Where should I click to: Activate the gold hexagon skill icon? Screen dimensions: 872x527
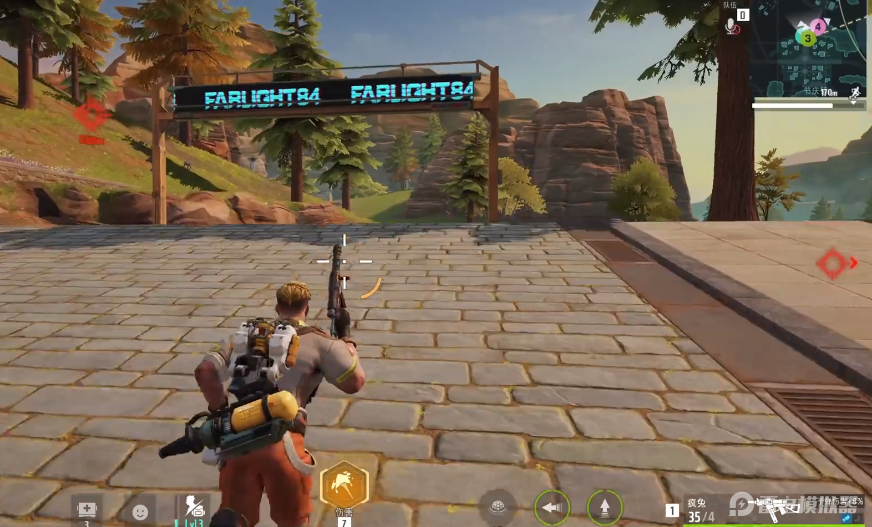[x=344, y=485]
